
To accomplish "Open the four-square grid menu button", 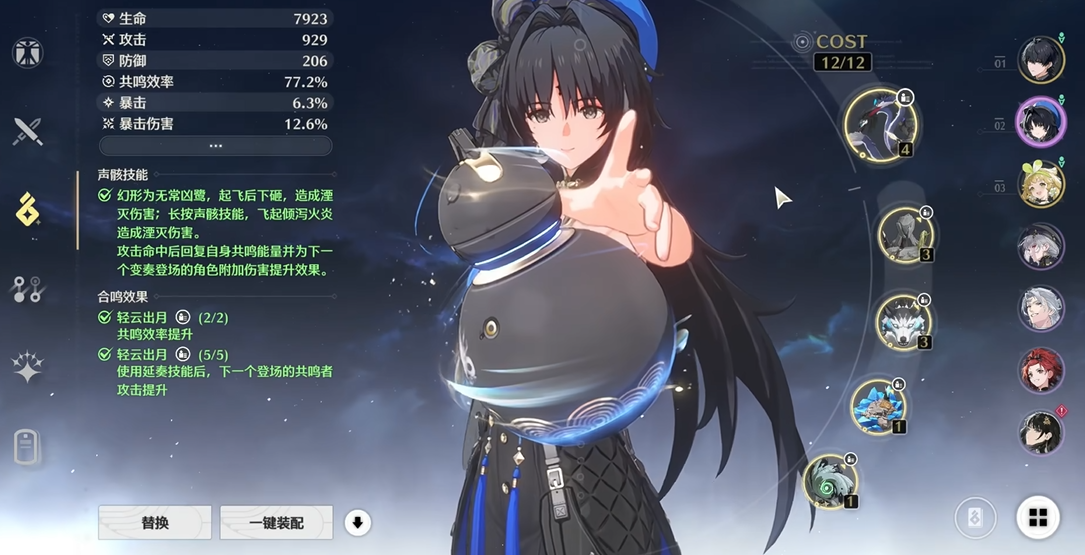I will (1038, 517).
